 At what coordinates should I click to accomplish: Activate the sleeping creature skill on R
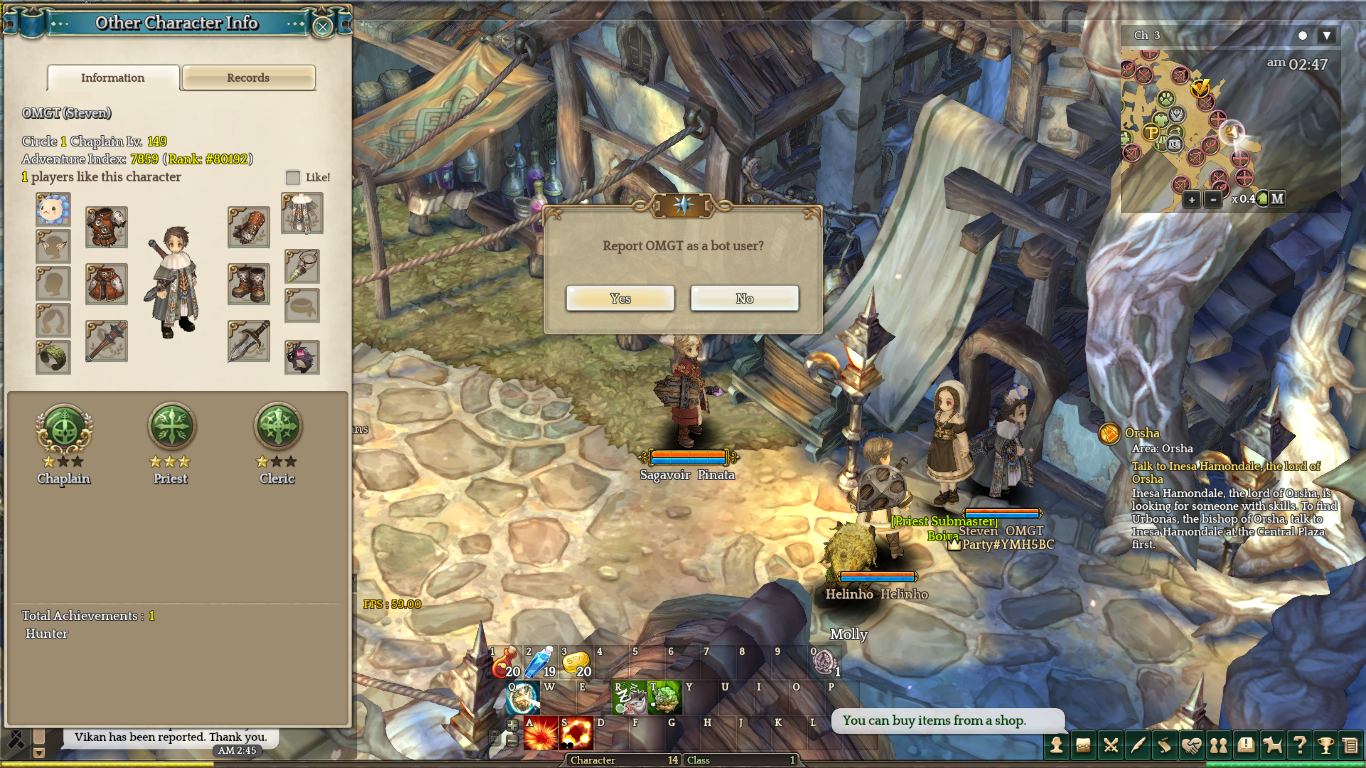(629, 697)
